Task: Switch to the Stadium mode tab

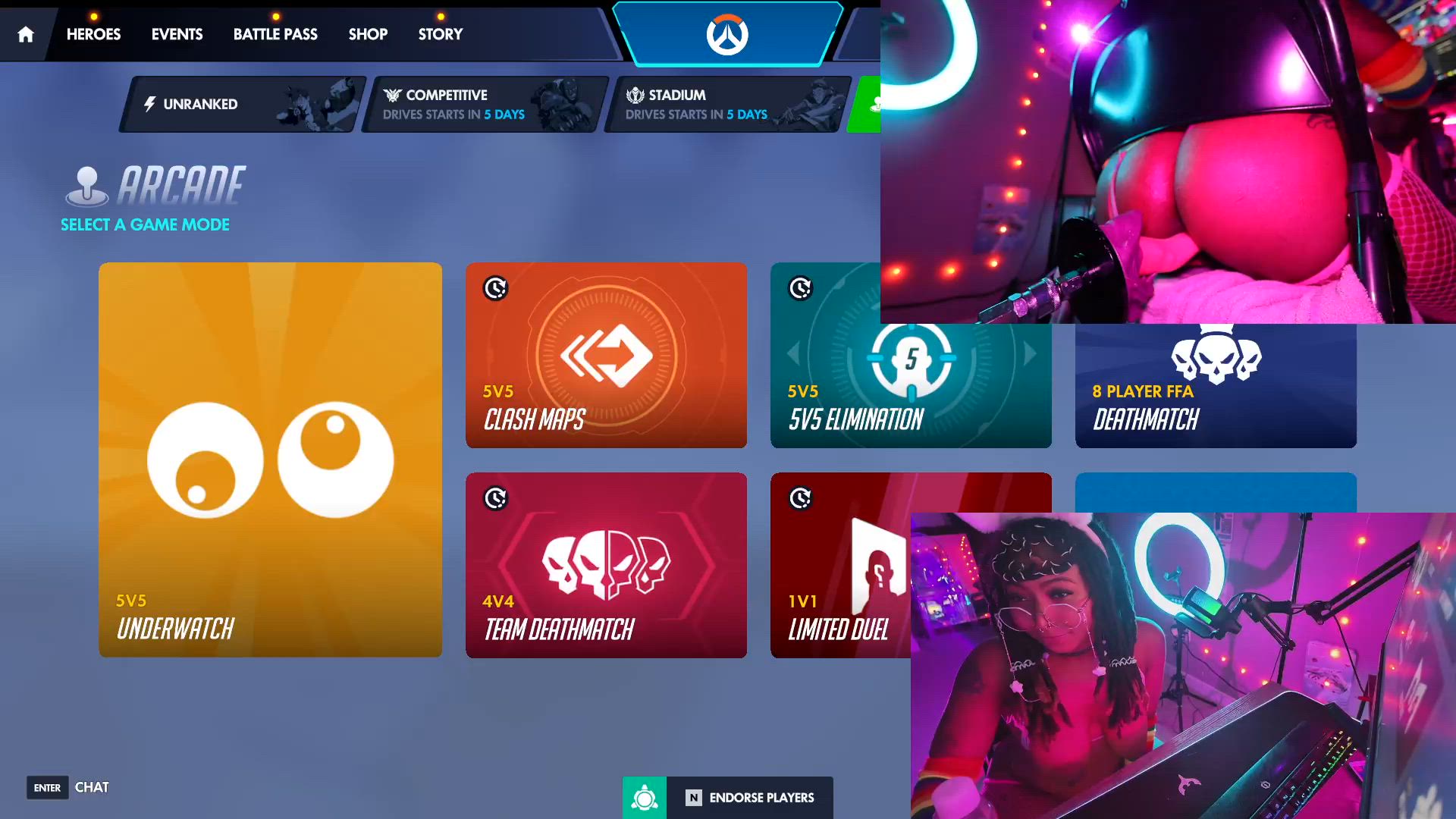Action: point(726,104)
